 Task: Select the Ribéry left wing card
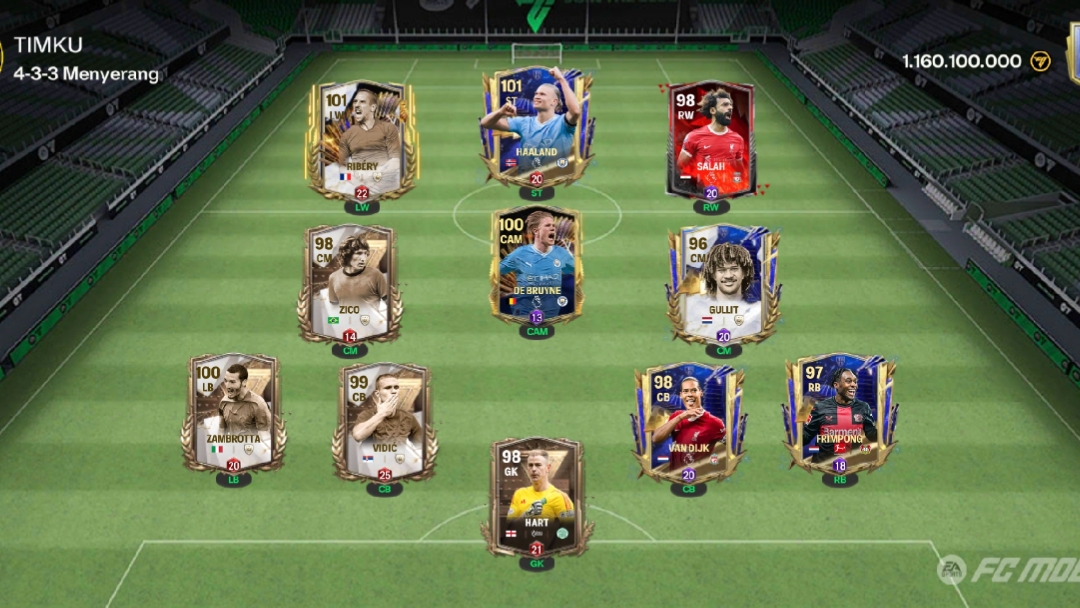pos(361,140)
